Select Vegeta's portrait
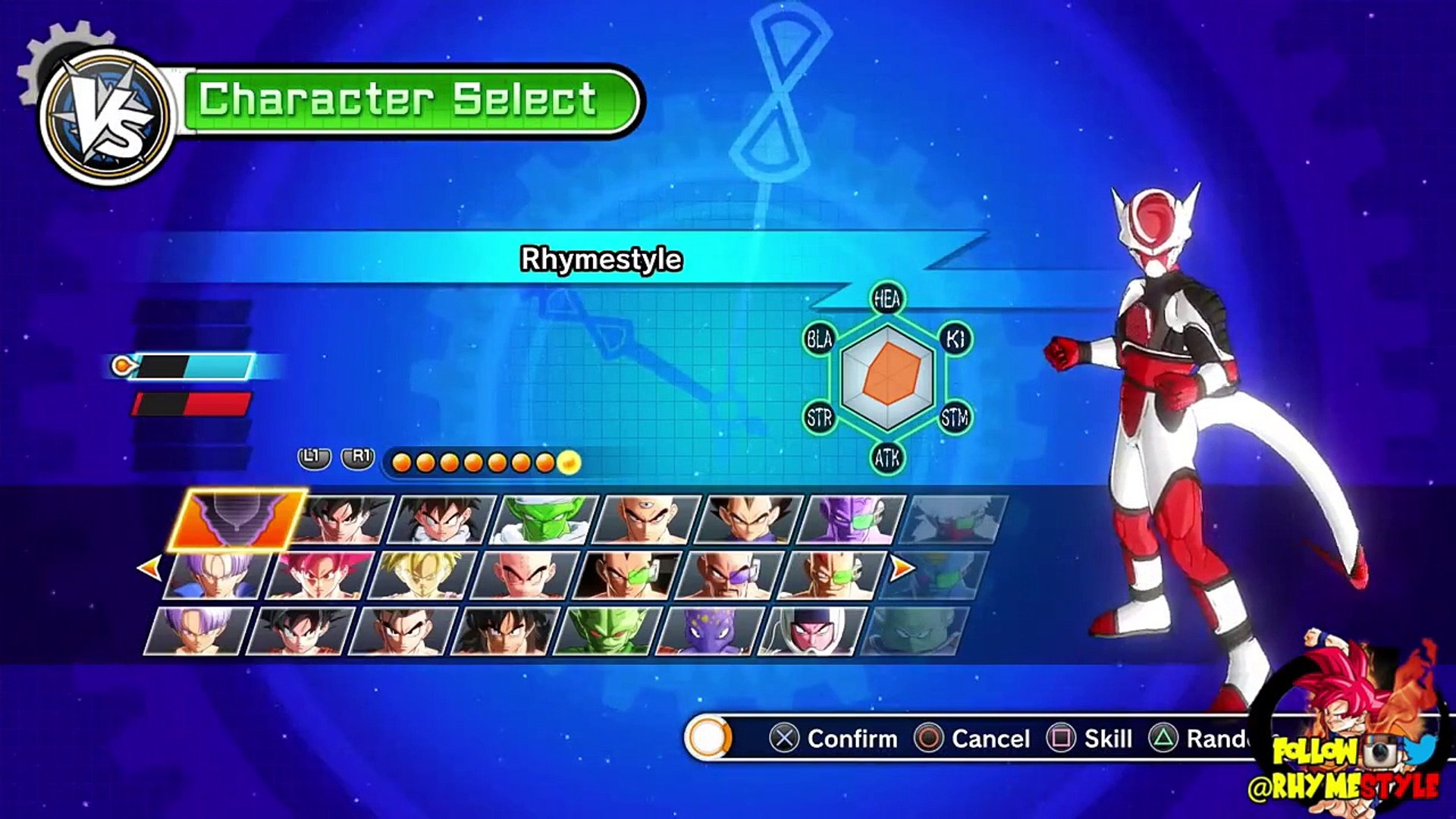 (749, 519)
